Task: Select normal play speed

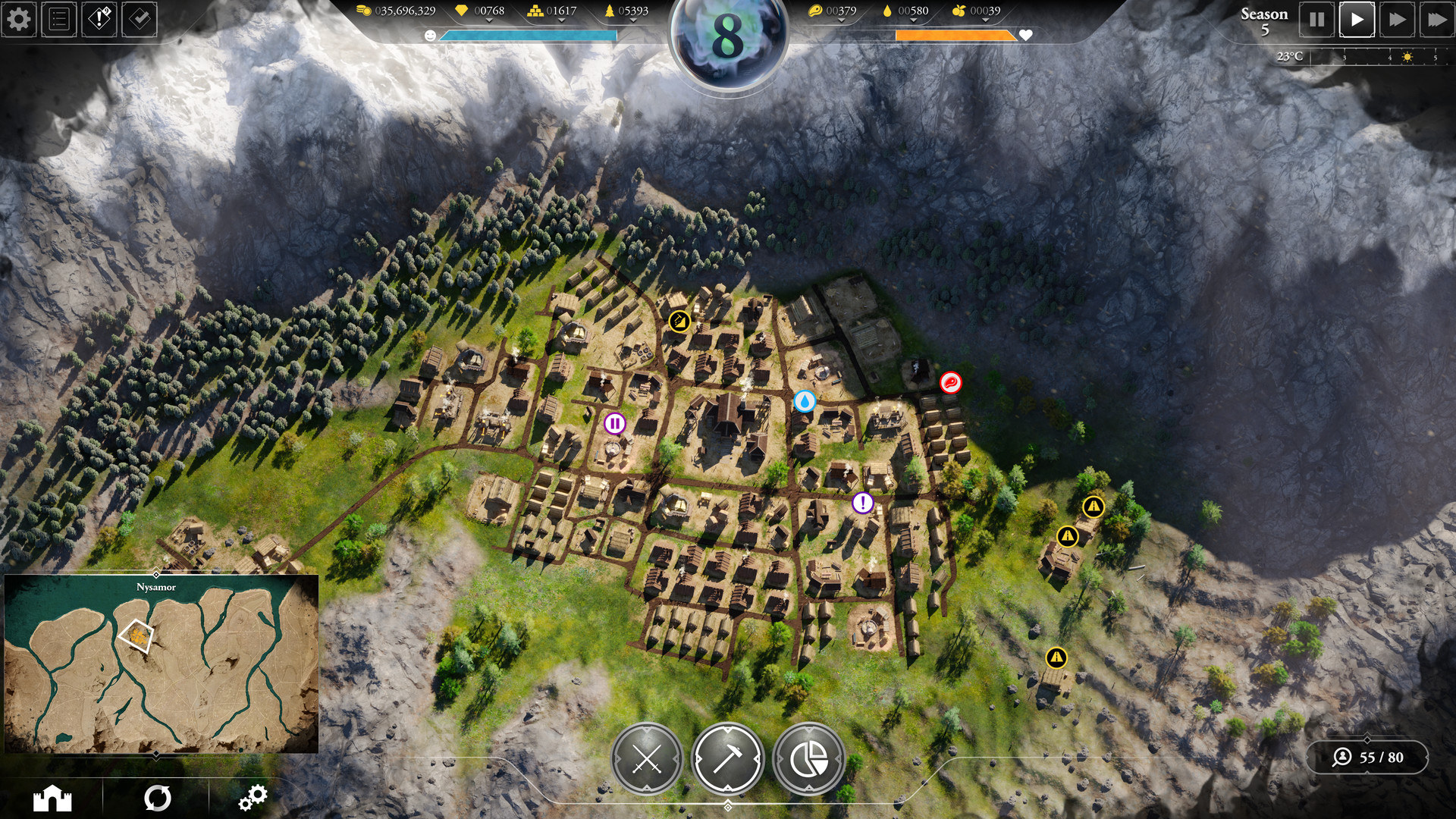Action: (1357, 20)
